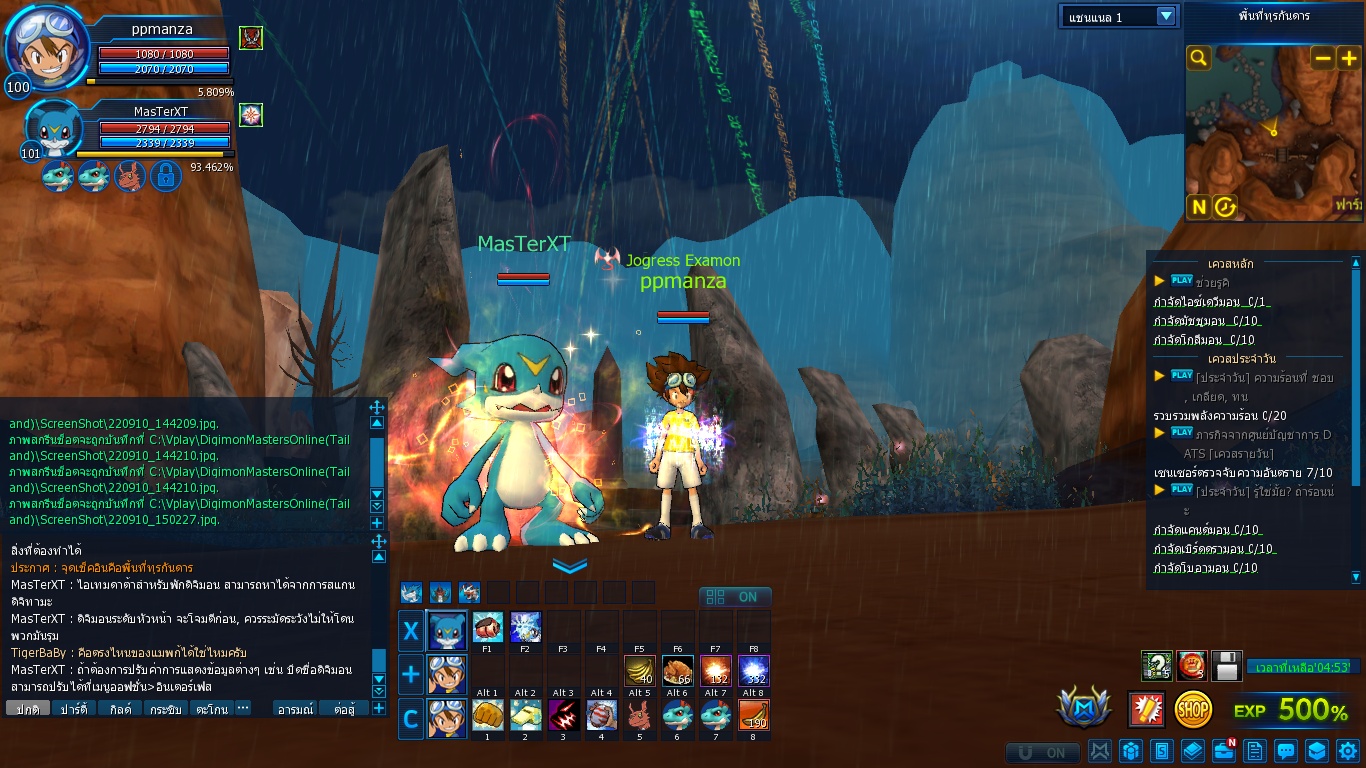Use the F1 red punch skill
The width and height of the screenshot is (1366, 768).
(x=488, y=627)
